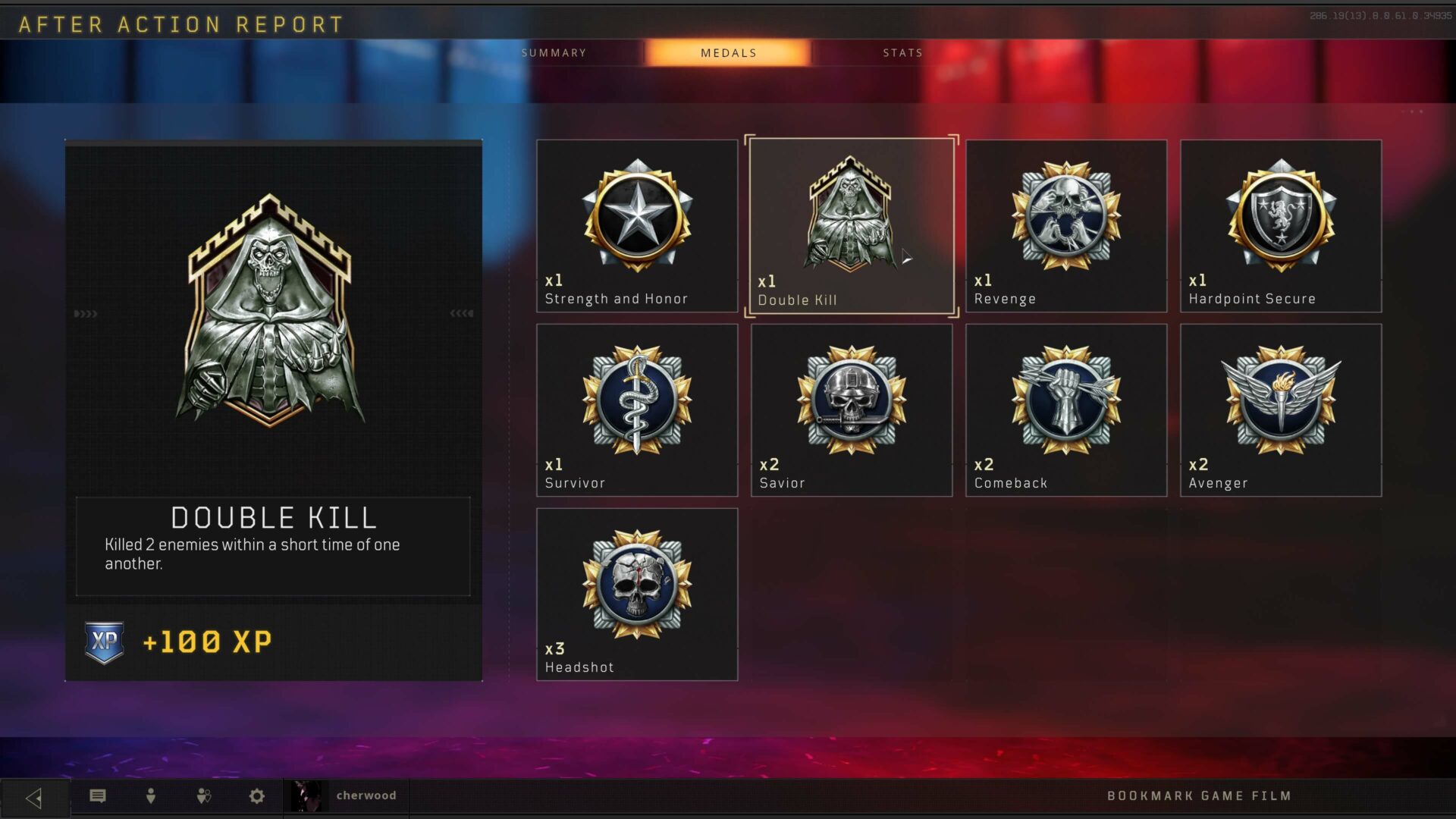1456x819 pixels.
Task: Click the single player icon
Action: [x=151, y=796]
